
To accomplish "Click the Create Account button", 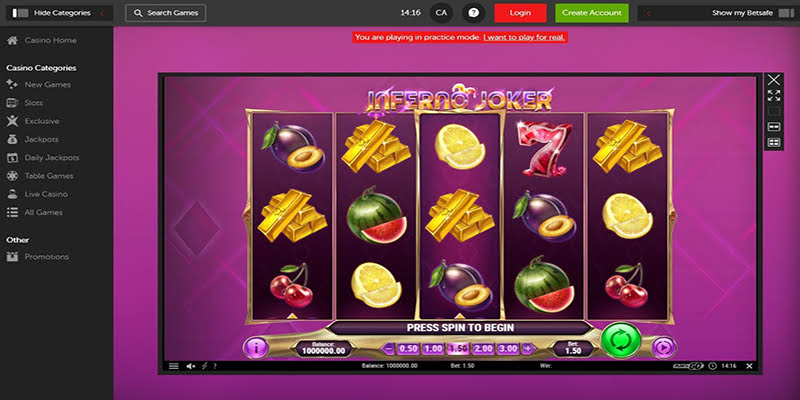I will pos(590,13).
